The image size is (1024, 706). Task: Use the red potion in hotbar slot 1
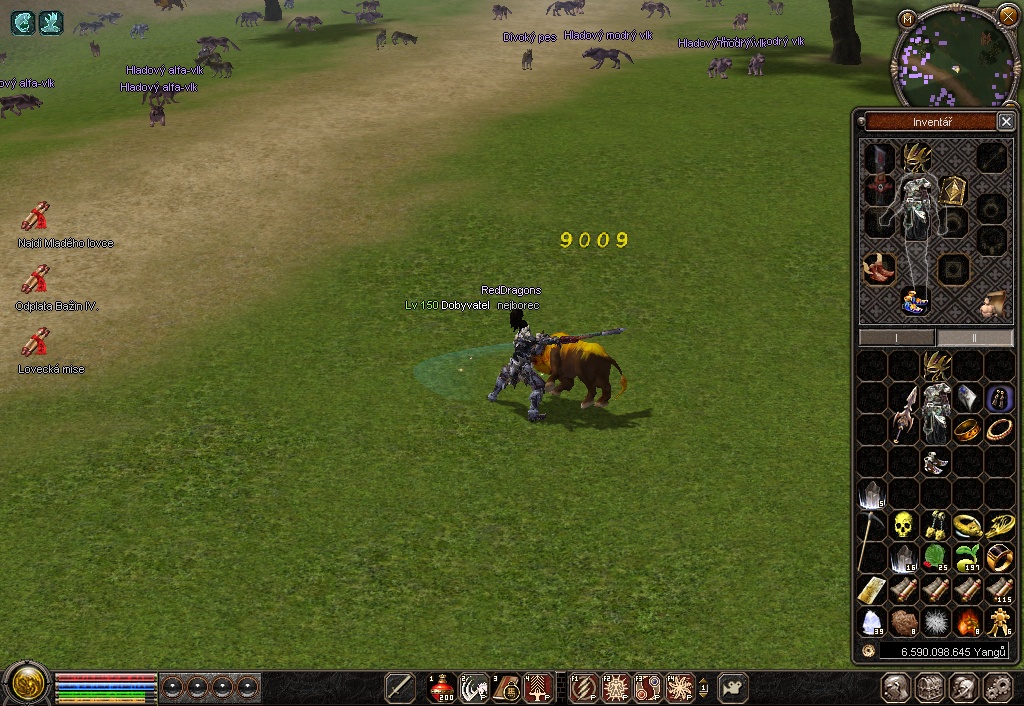pos(441,687)
